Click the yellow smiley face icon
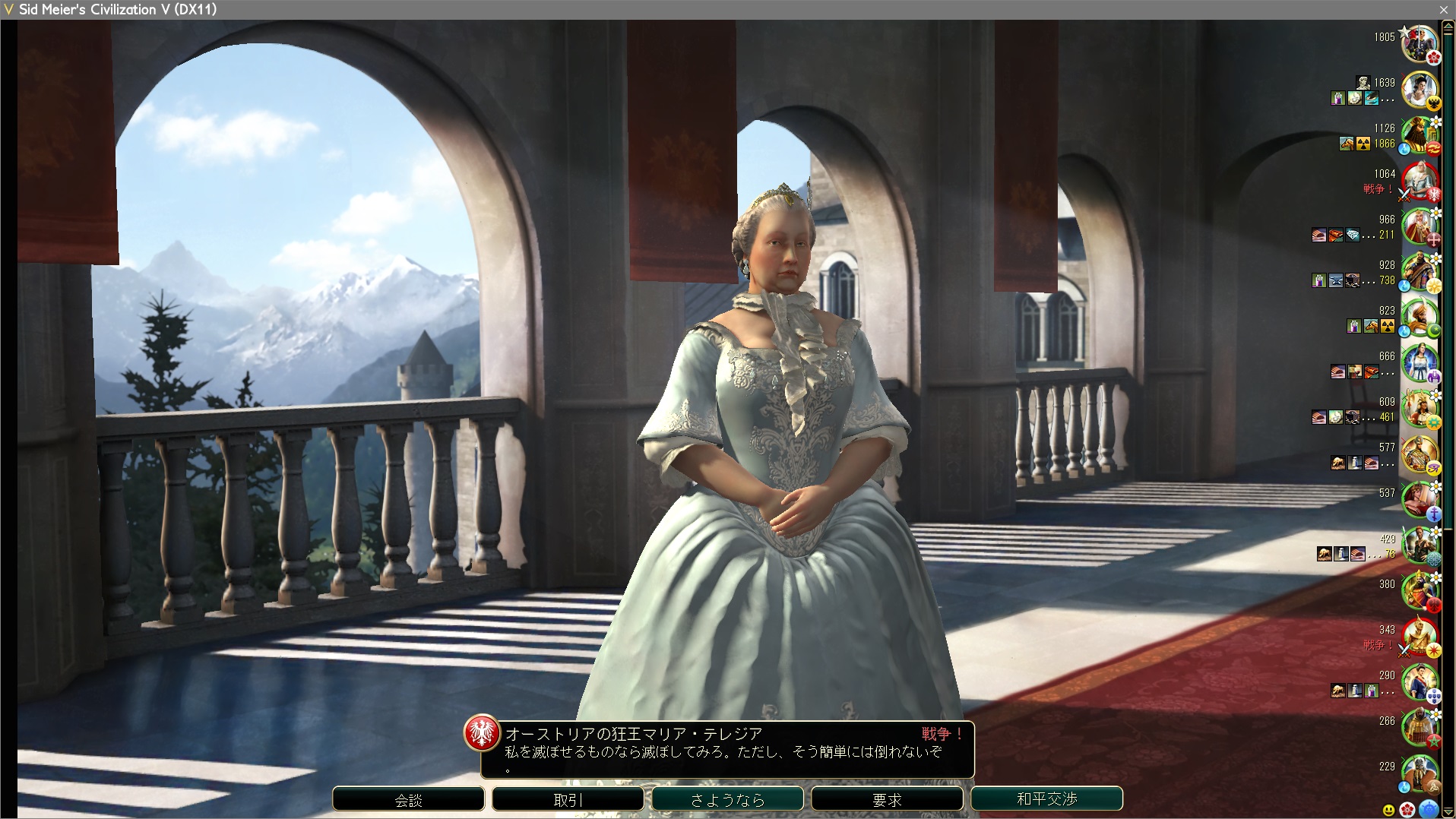 [x=1389, y=810]
